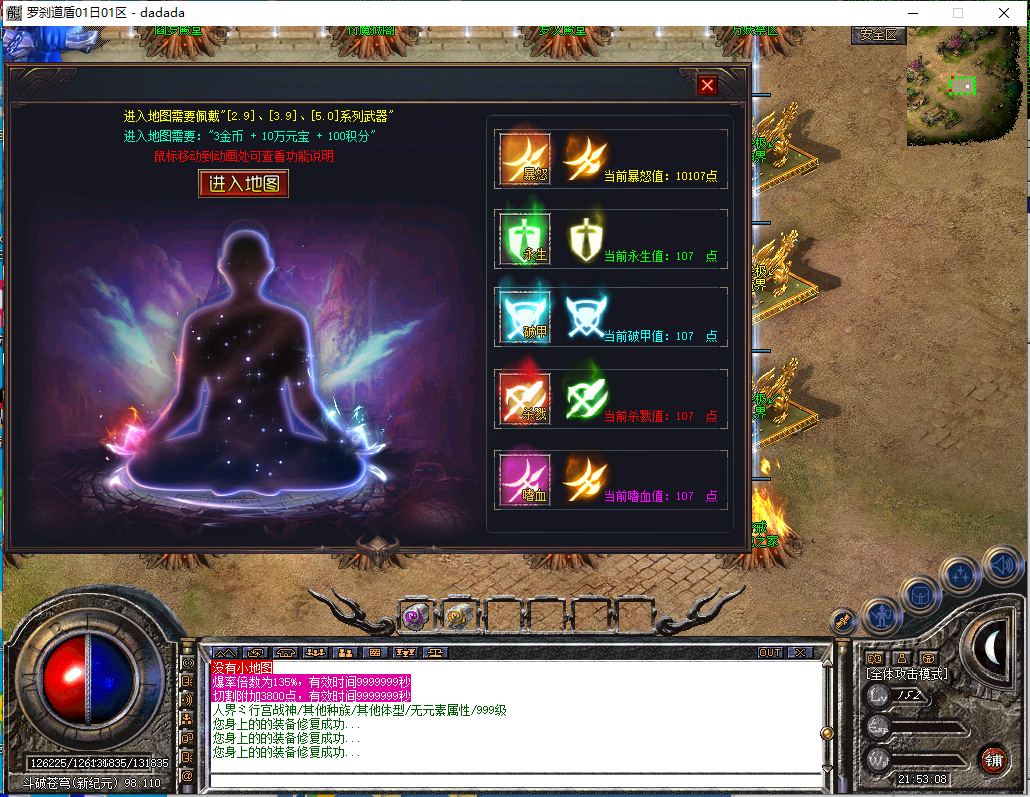Use the purple swirl item in hotbar
Image resolution: width=1030 pixels, height=797 pixels.
tap(415, 618)
